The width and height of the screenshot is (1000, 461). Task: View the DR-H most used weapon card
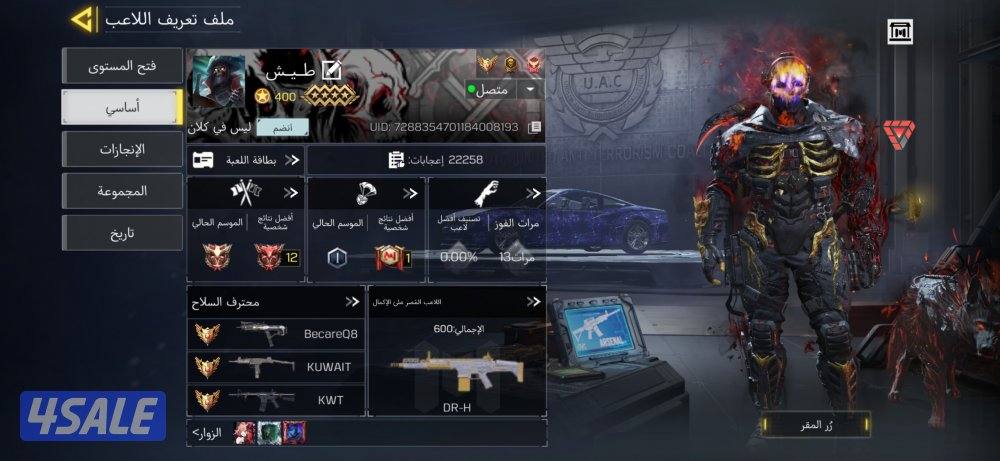point(456,365)
